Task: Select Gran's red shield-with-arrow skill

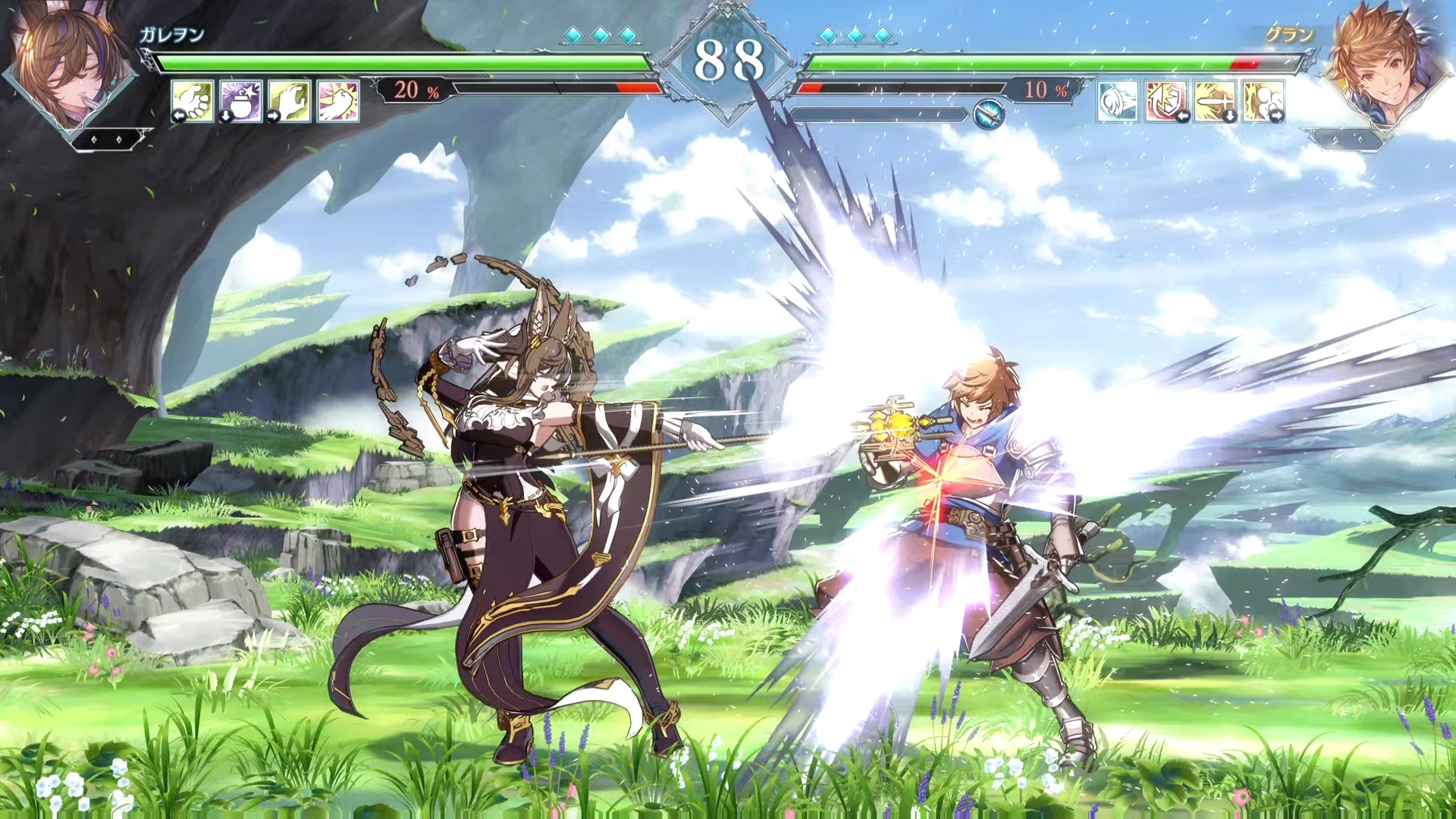Action: [x=1166, y=101]
